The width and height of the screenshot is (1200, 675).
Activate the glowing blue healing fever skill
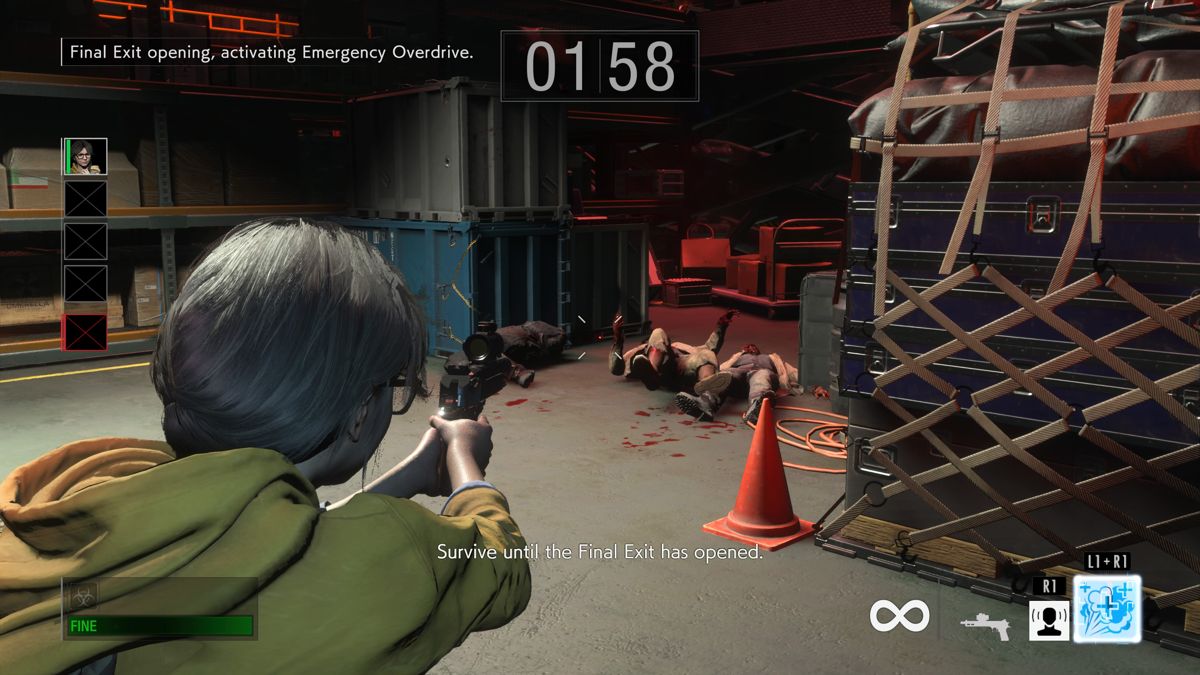[x=1107, y=610]
